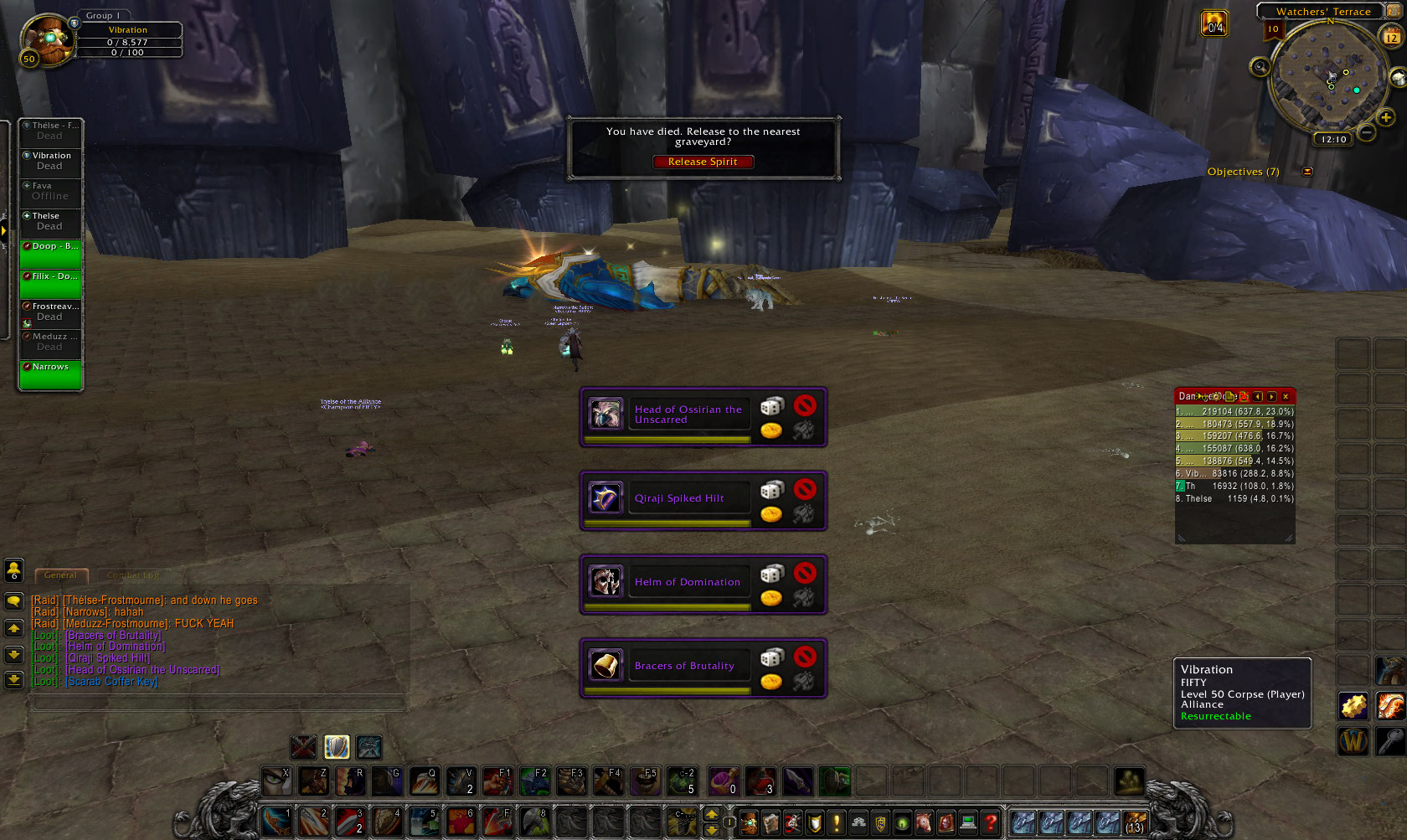Choose Greed for Helm of Domination
The height and width of the screenshot is (840, 1407).
point(771,598)
